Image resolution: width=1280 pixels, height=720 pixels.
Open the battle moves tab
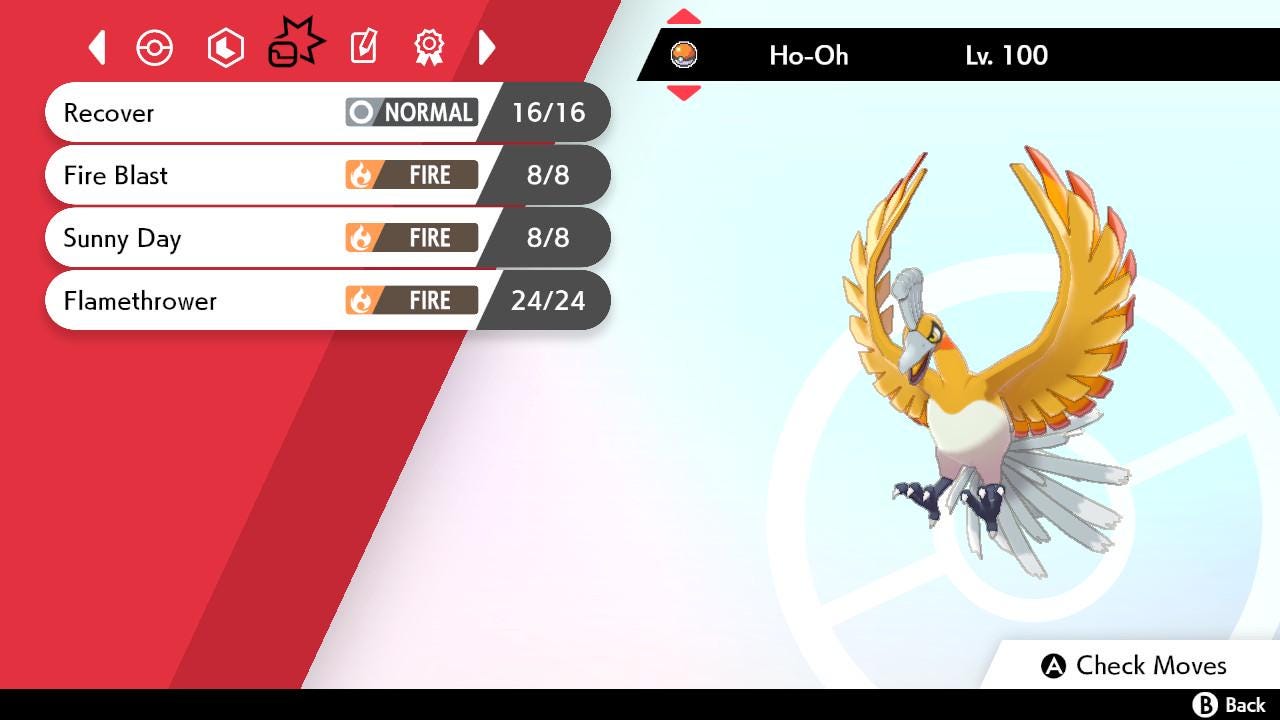295,46
